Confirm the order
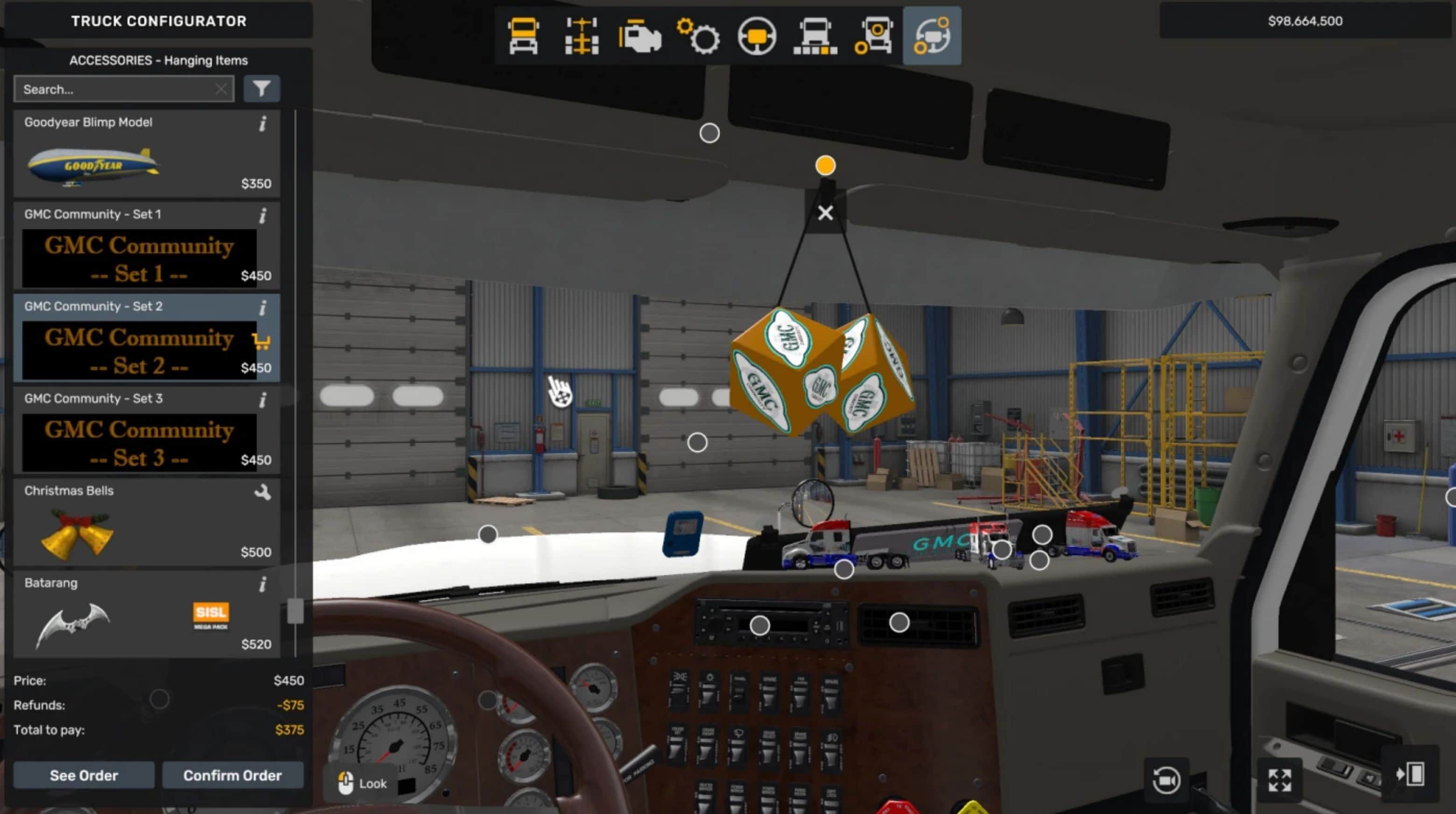 tap(232, 775)
